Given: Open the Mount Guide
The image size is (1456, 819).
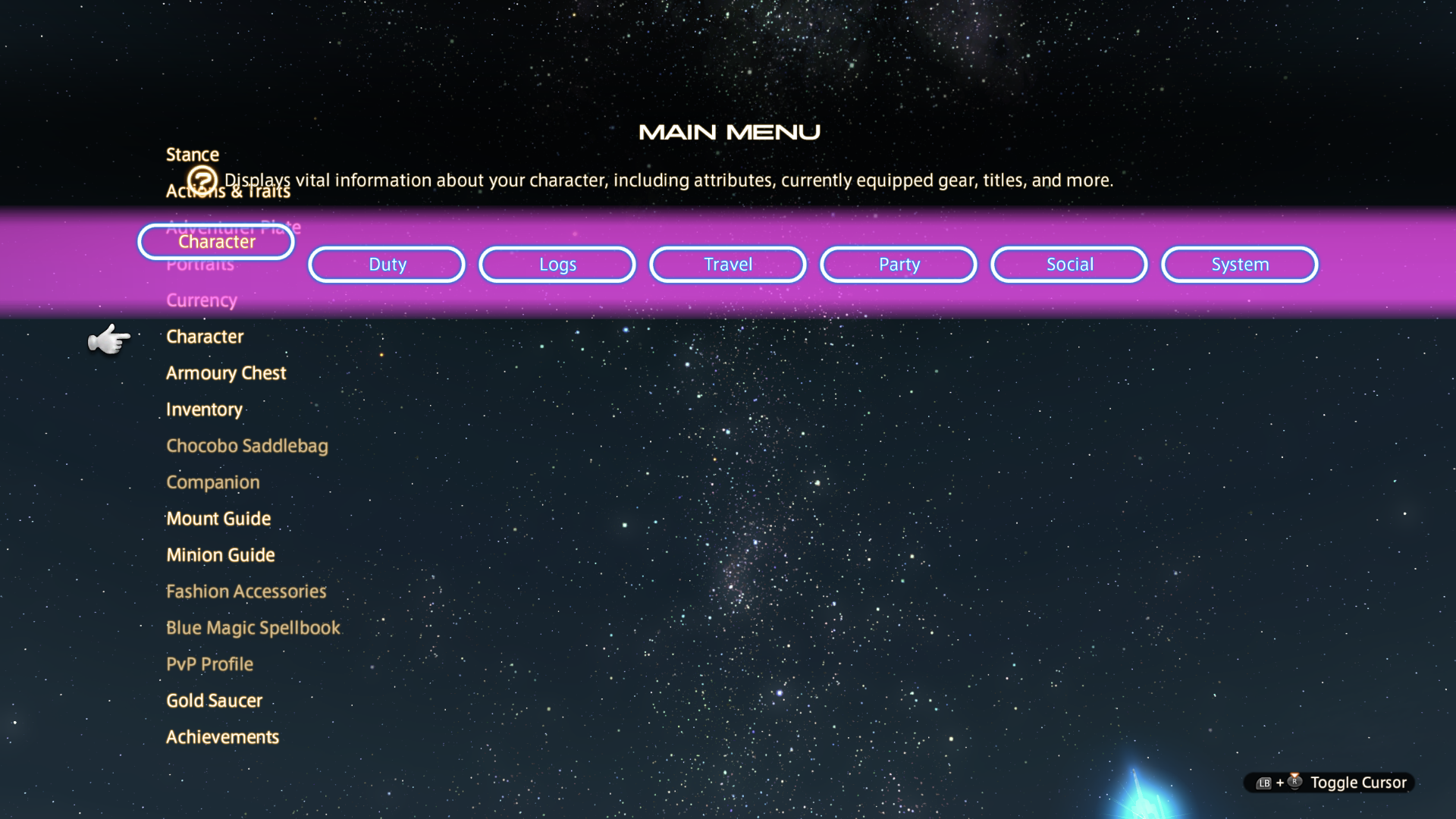Looking at the screenshot, I should coord(218,518).
